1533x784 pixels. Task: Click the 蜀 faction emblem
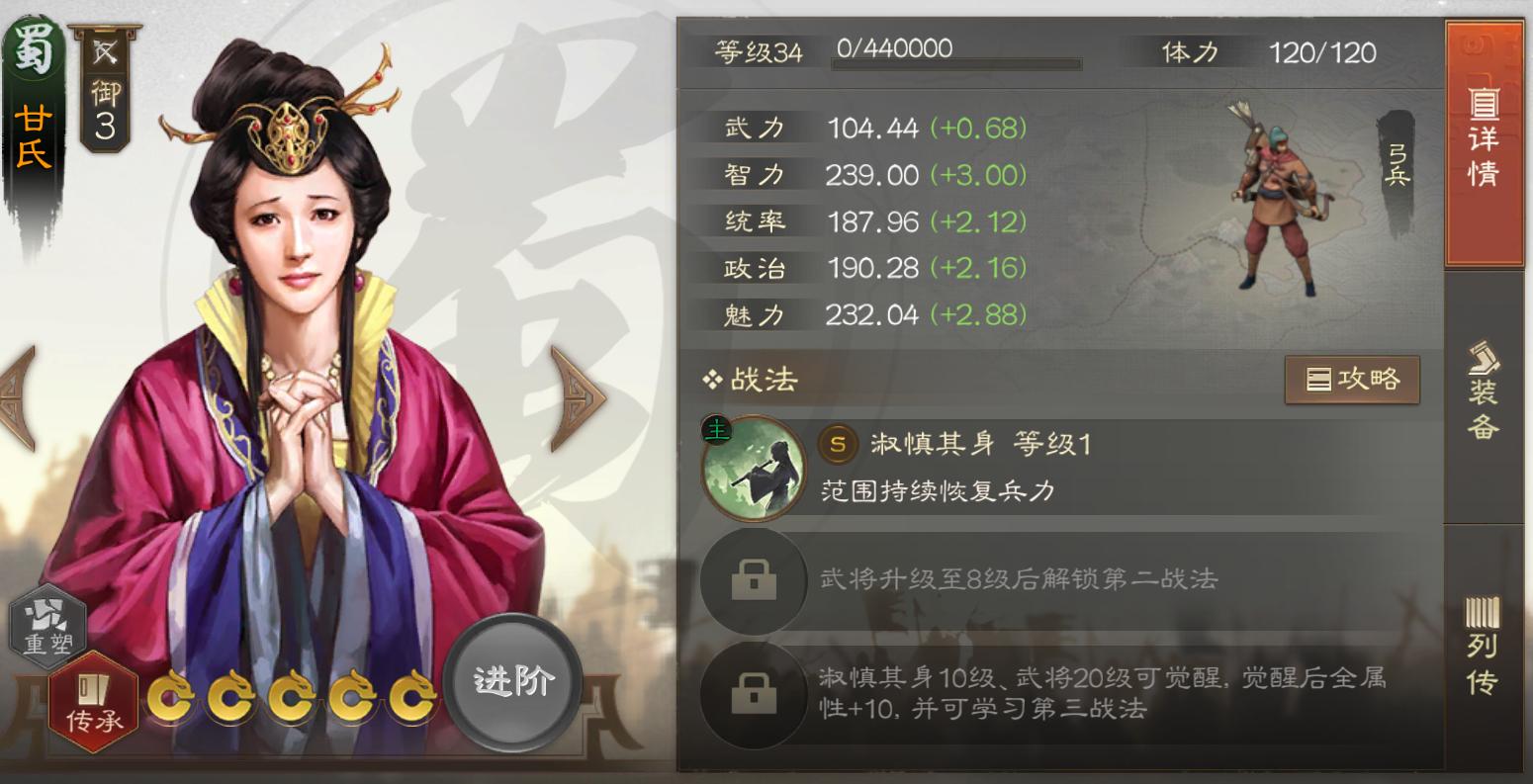click(x=33, y=44)
